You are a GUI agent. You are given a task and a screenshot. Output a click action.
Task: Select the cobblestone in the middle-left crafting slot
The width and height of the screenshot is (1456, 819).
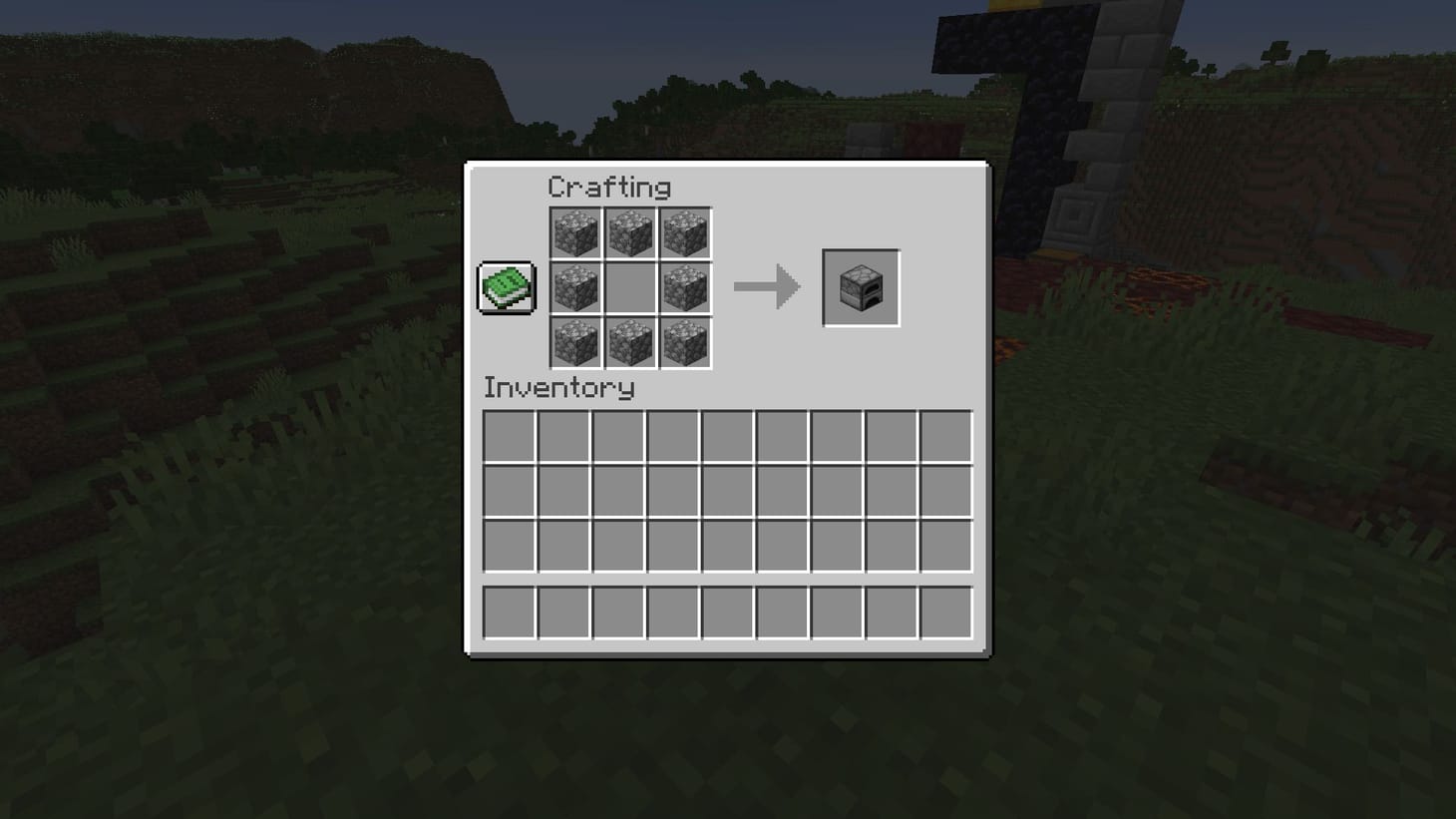click(576, 288)
